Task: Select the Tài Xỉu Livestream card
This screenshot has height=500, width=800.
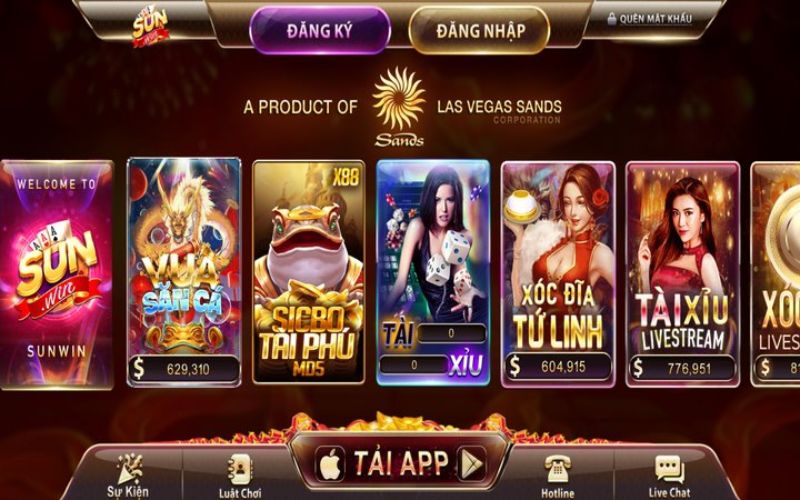Action: coord(683,272)
